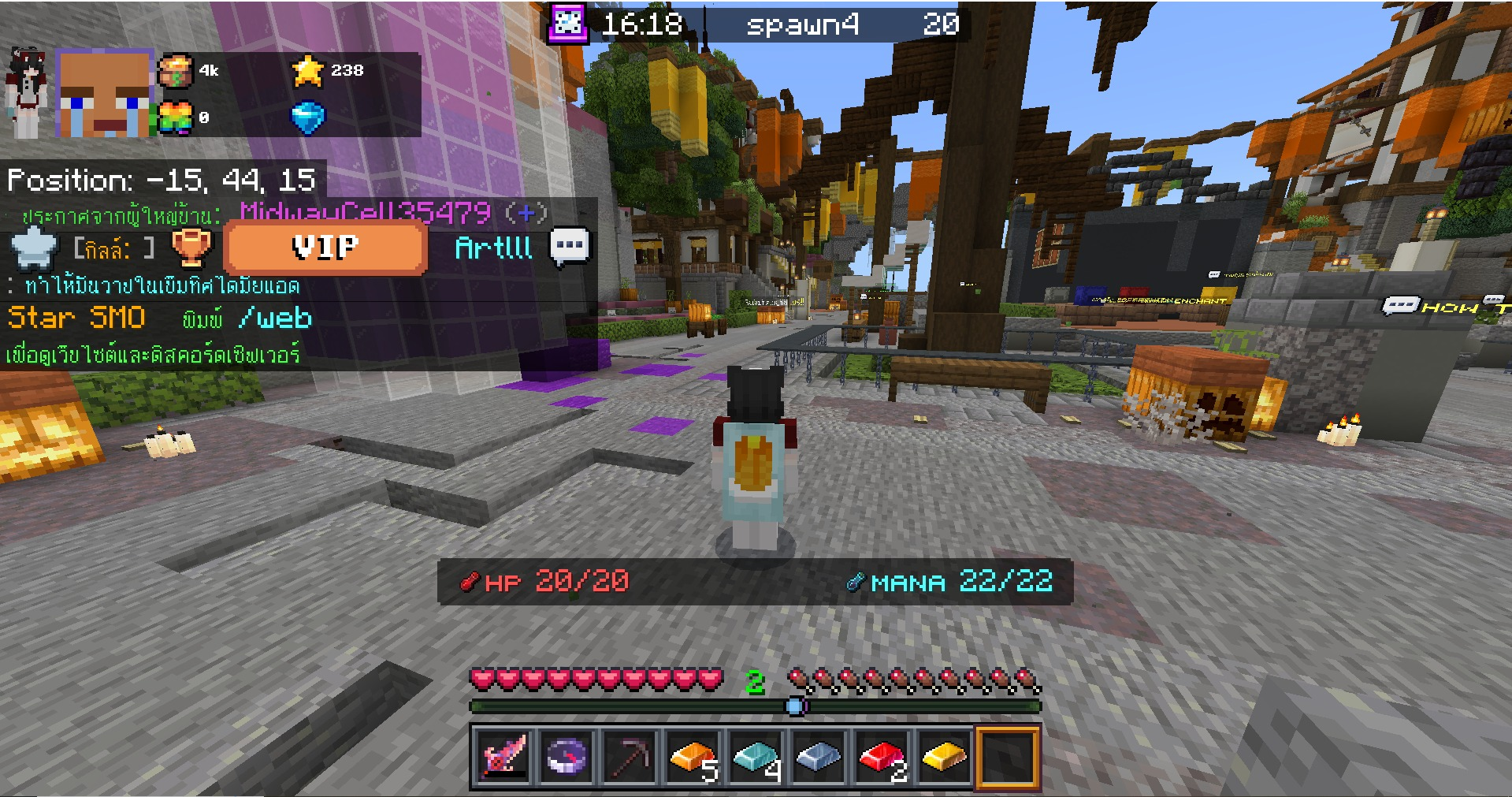
Task: Choose the pickaxe in the hotbar
Action: point(630,758)
